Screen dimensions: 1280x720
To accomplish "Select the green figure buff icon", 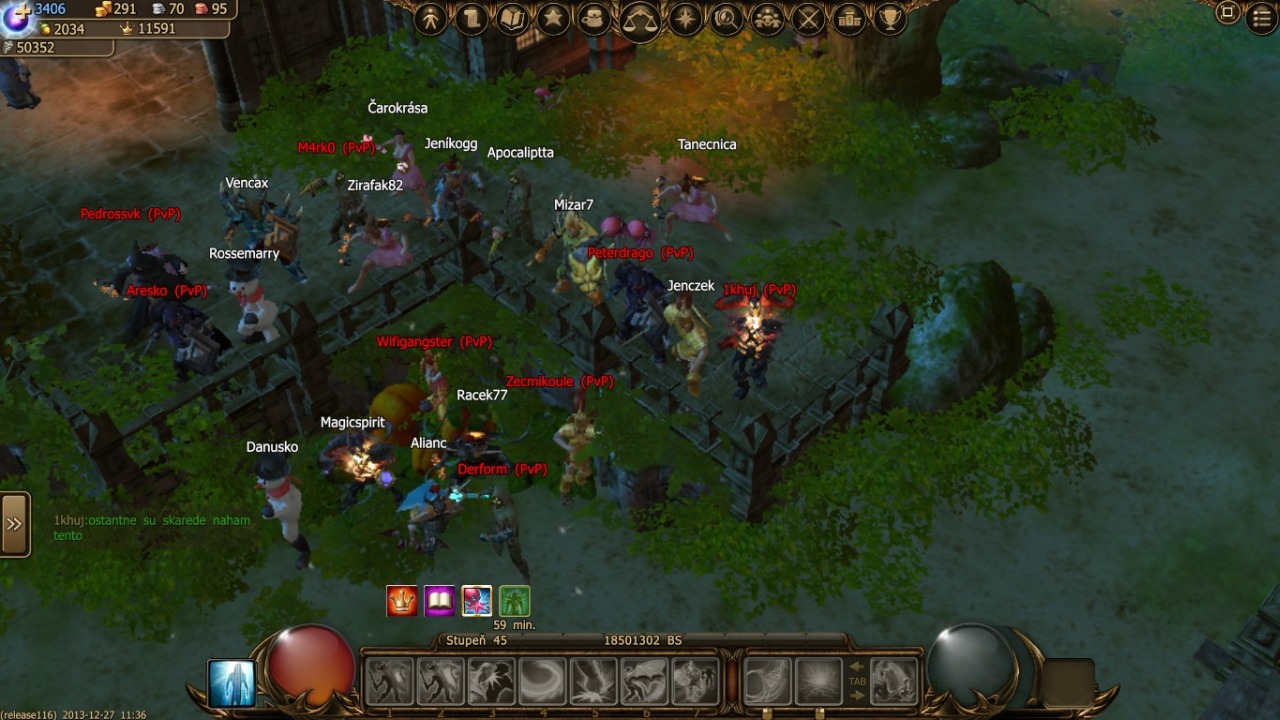I will pos(514,601).
